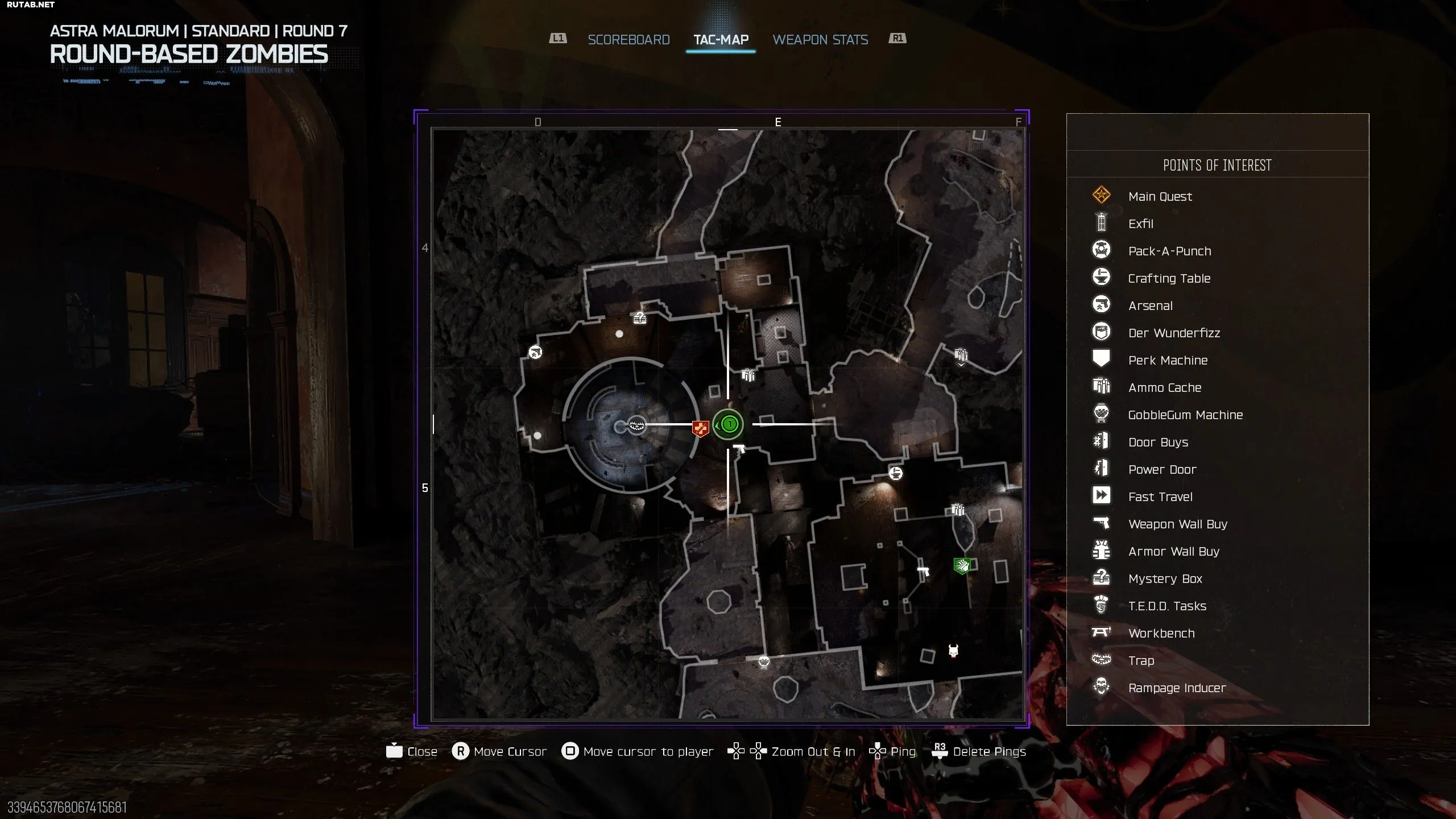Select Fast Travel in the legend list
1456x819 pixels.
click(x=1160, y=497)
